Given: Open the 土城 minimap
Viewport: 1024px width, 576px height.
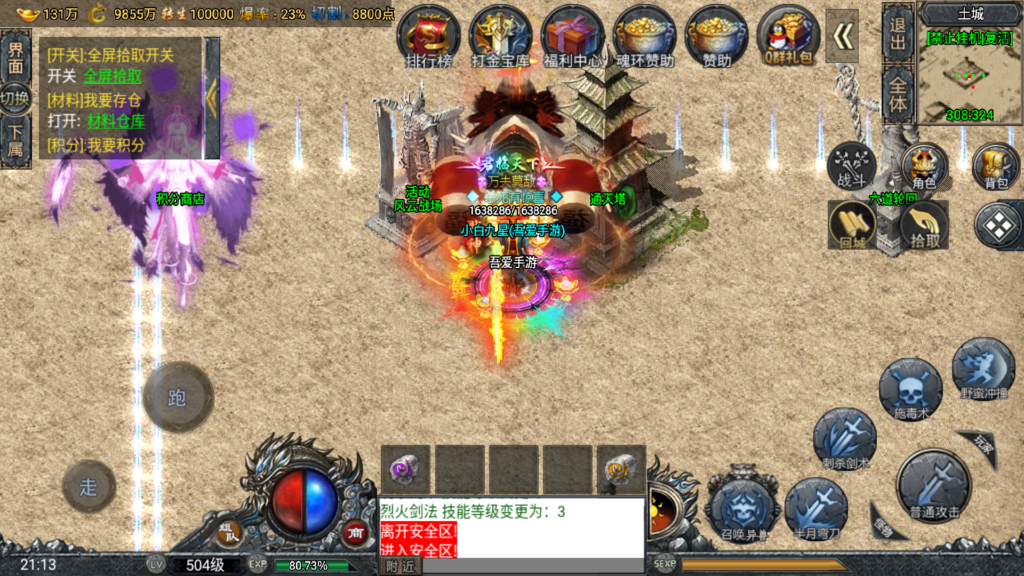Looking at the screenshot, I should click(x=970, y=68).
